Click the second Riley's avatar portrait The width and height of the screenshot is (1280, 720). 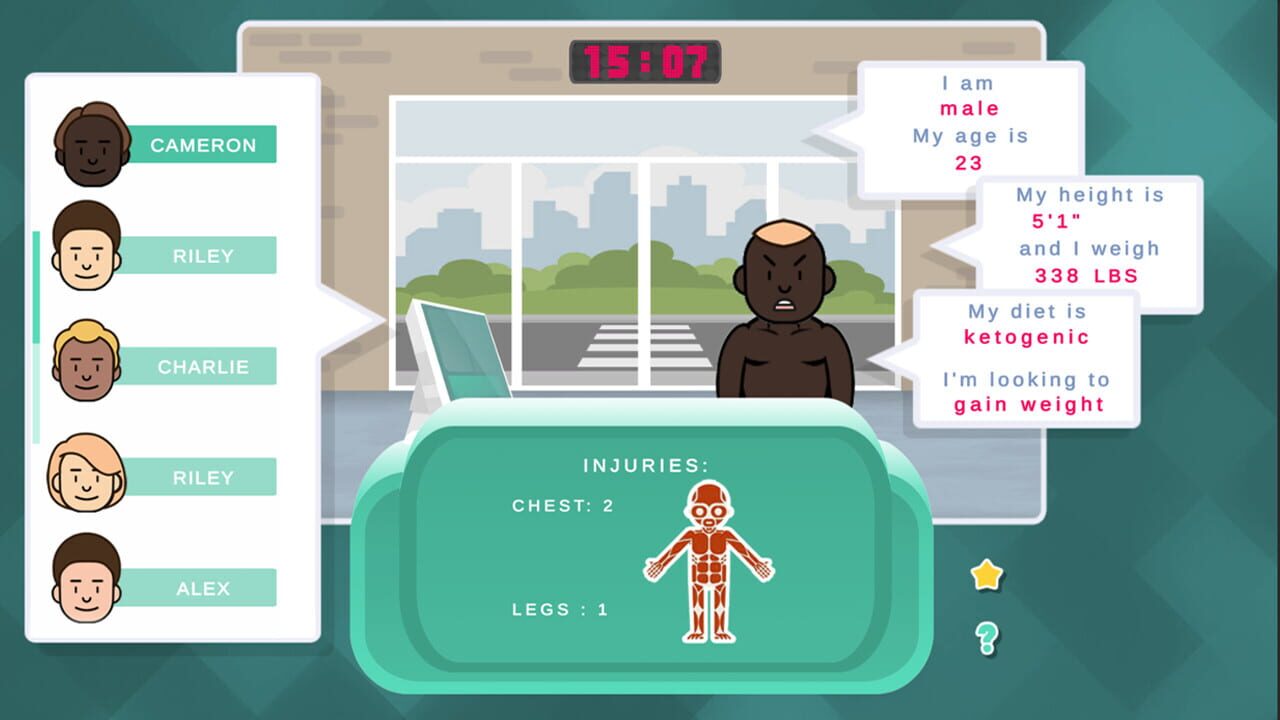(88, 477)
